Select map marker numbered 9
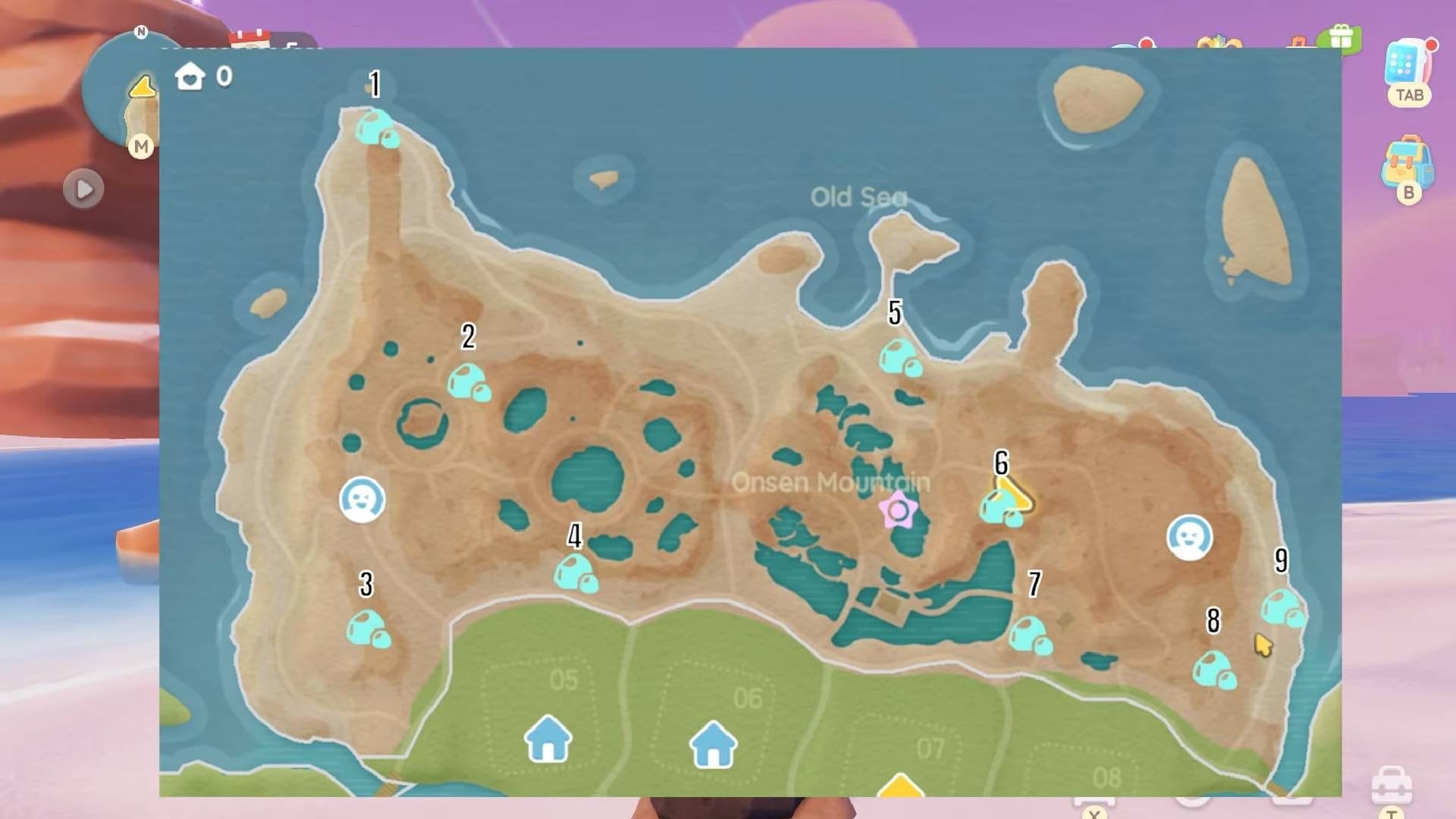 click(x=1282, y=608)
